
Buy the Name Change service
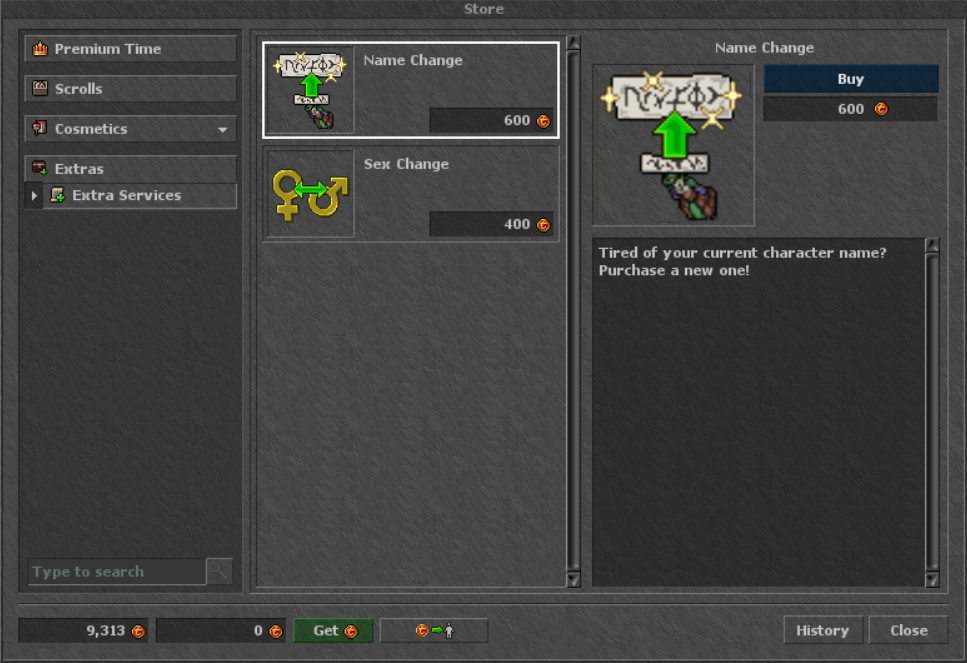(851, 80)
